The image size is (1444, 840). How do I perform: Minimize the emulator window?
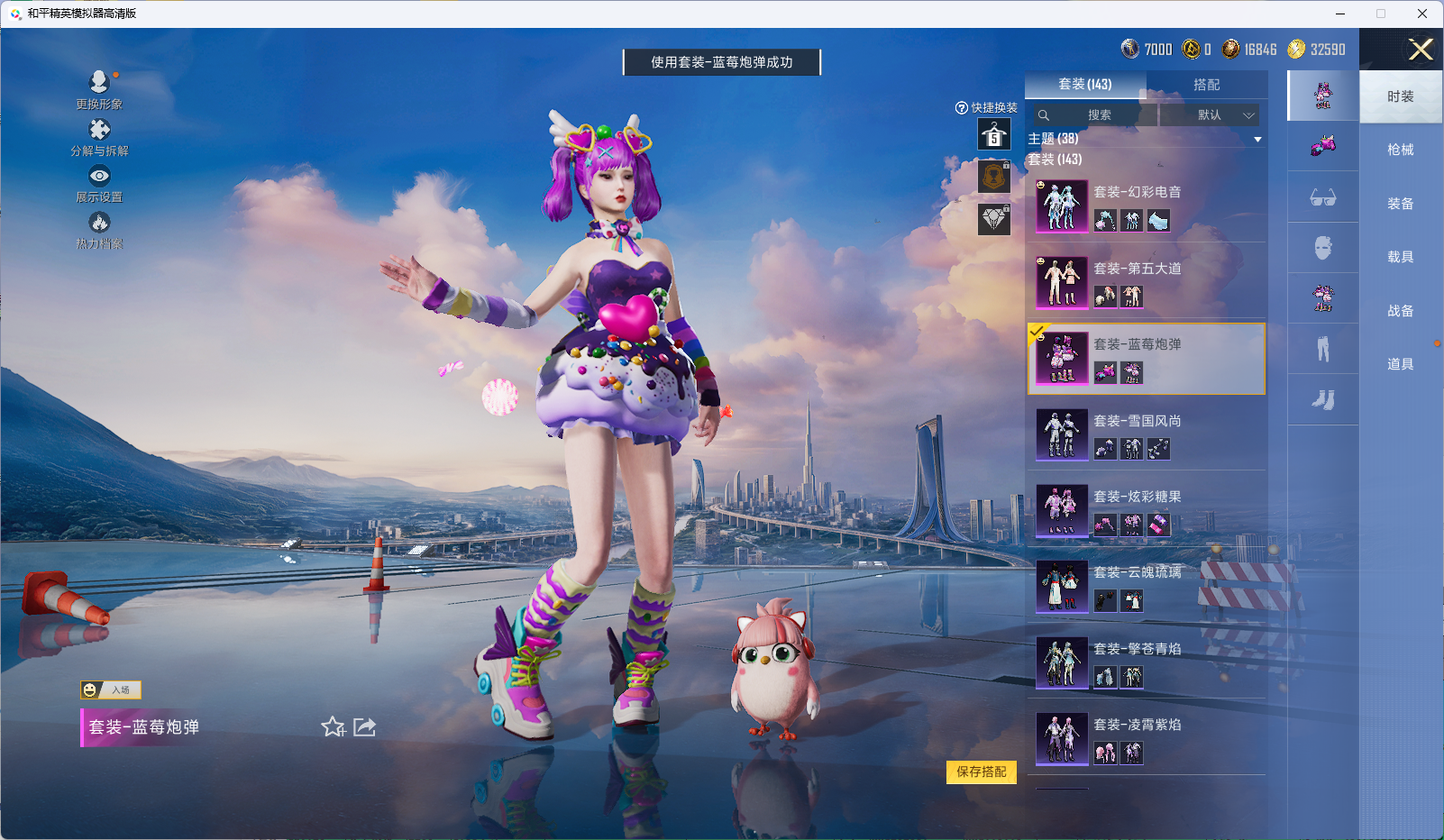pos(1340,14)
